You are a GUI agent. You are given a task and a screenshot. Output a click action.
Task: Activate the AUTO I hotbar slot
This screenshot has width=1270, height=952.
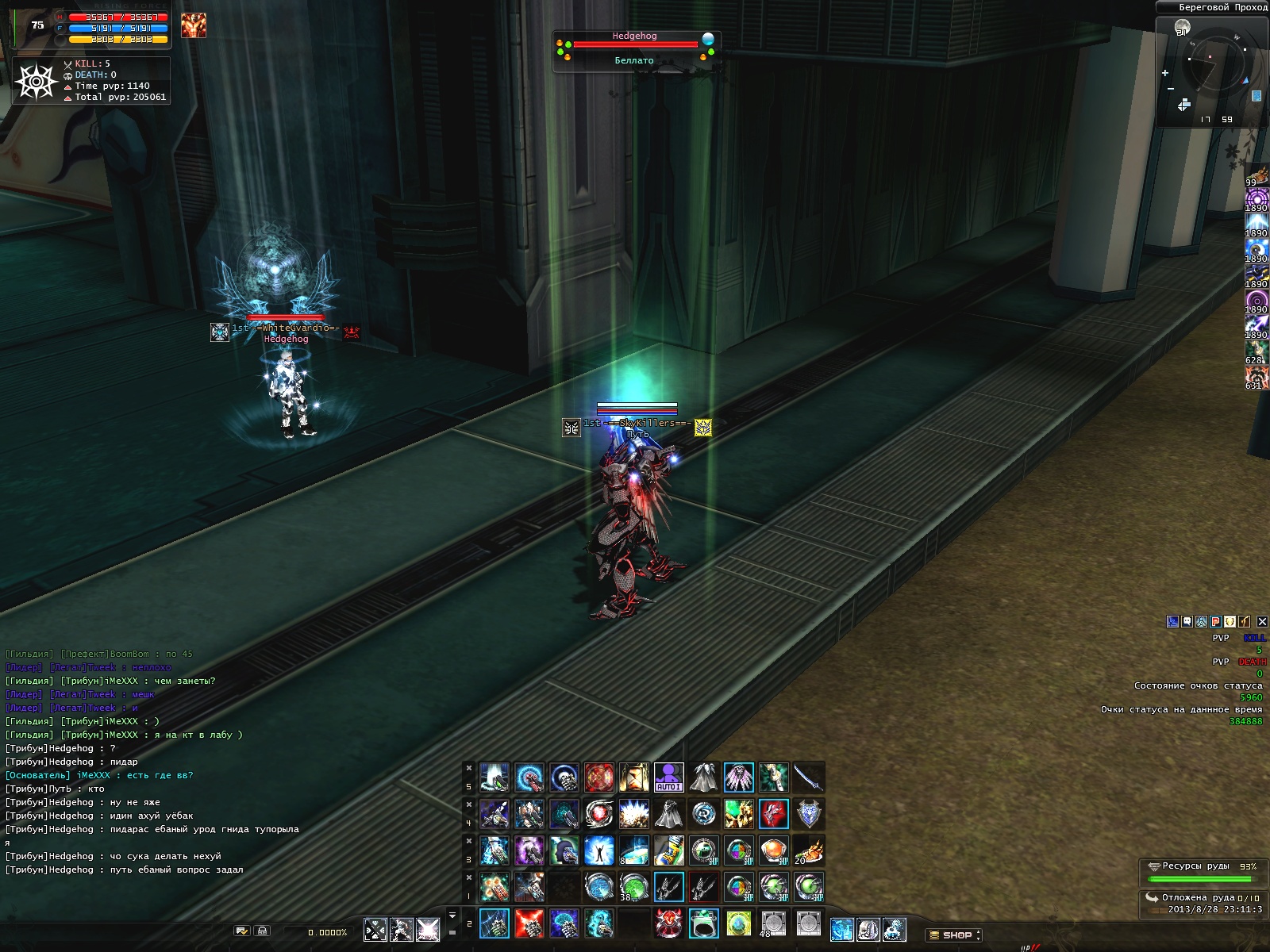click(668, 777)
